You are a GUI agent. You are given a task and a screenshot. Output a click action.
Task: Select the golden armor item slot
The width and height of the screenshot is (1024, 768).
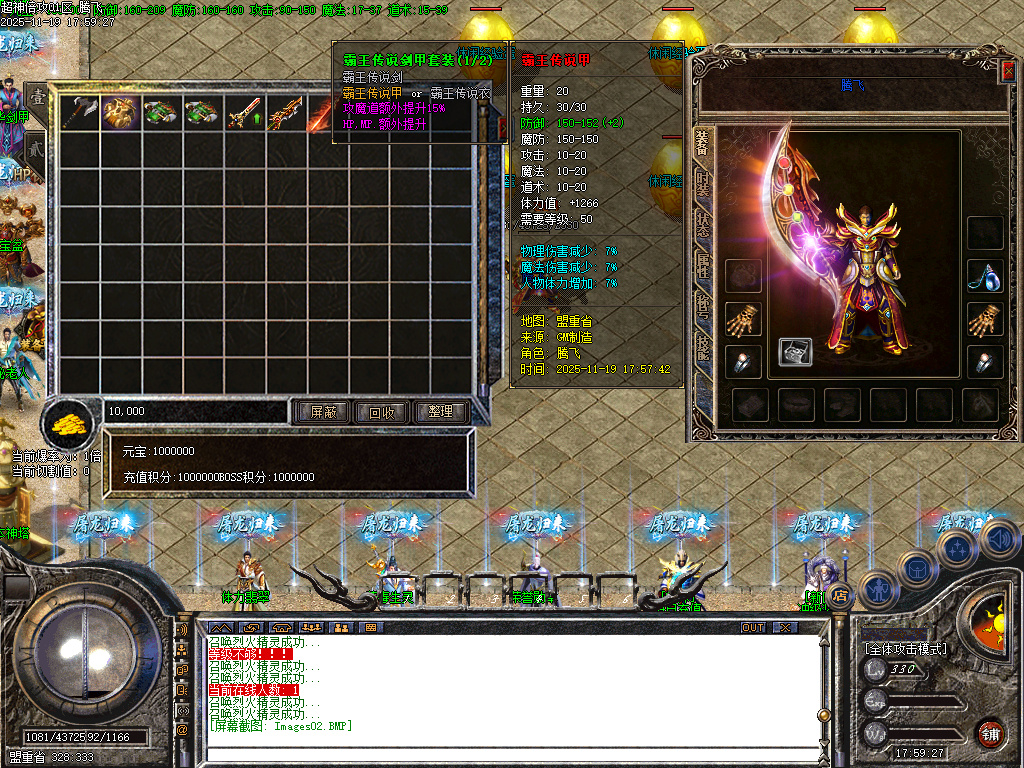tap(120, 113)
